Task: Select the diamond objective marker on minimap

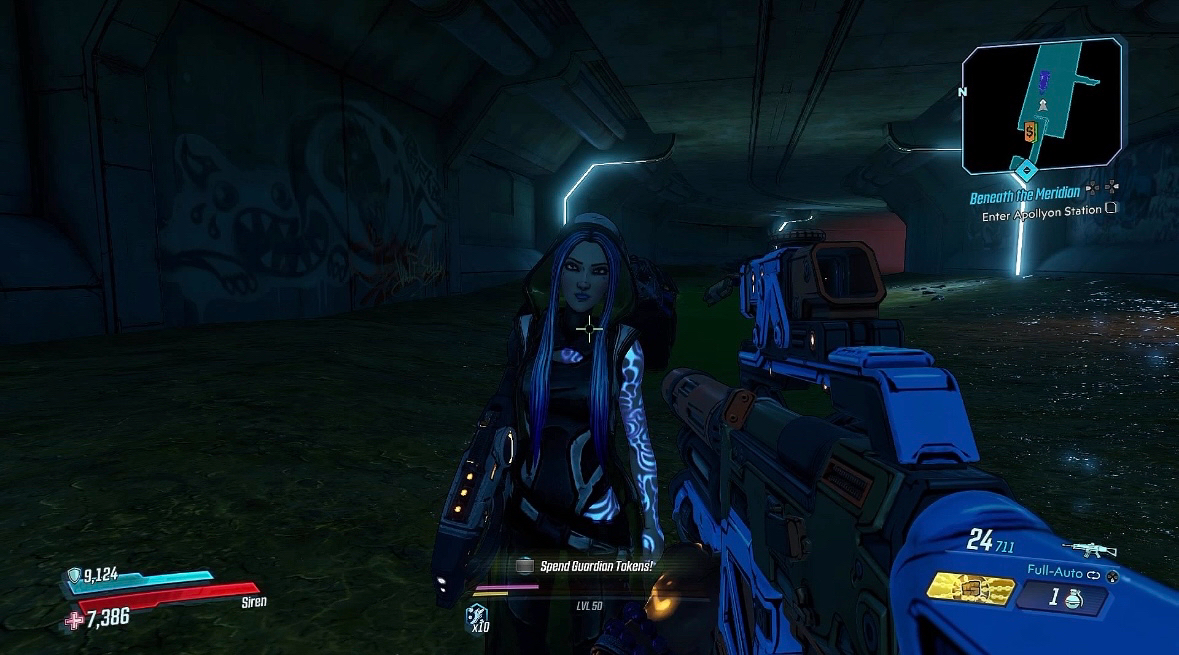Action: click(x=1026, y=167)
